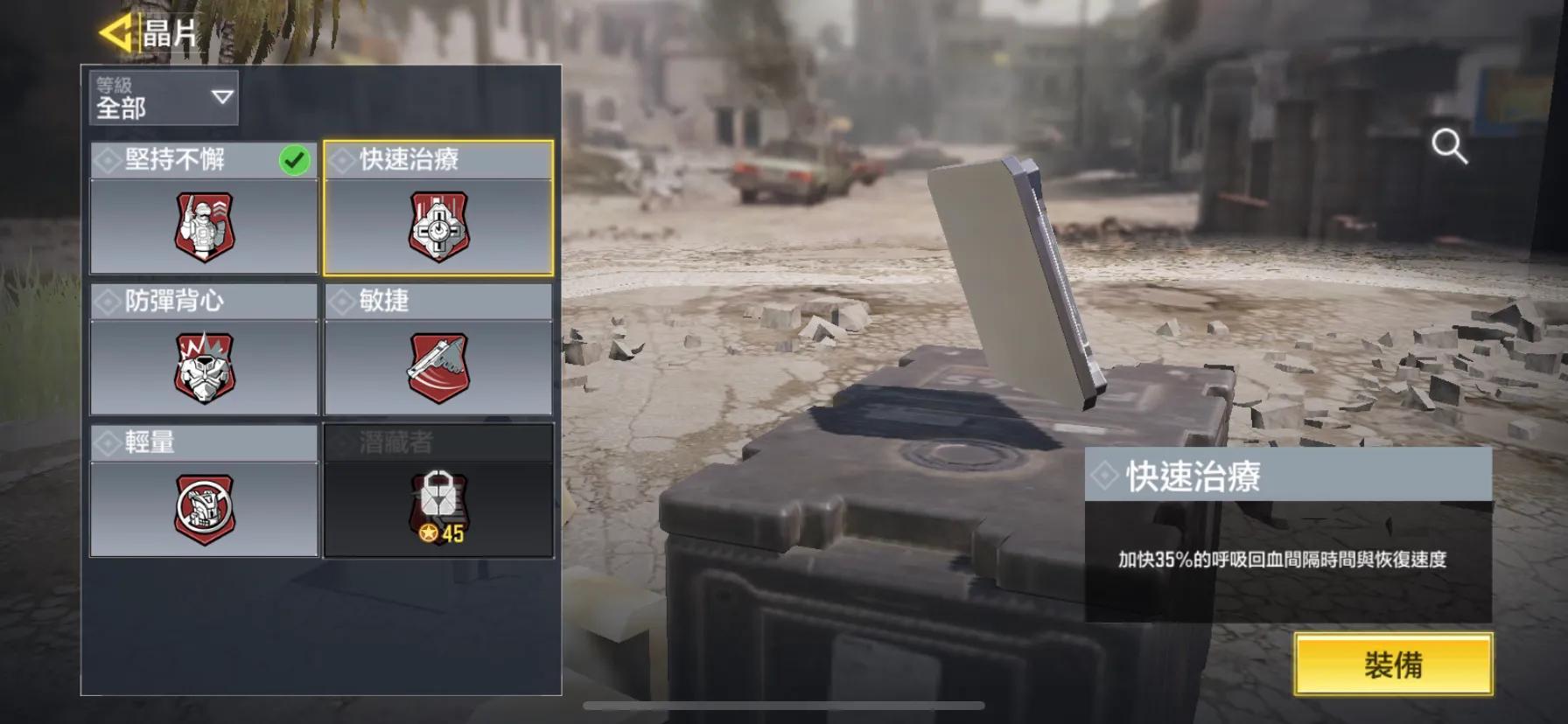Pick the 敏捷 perk tile
The width and height of the screenshot is (1568, 724).
point(438,351)
